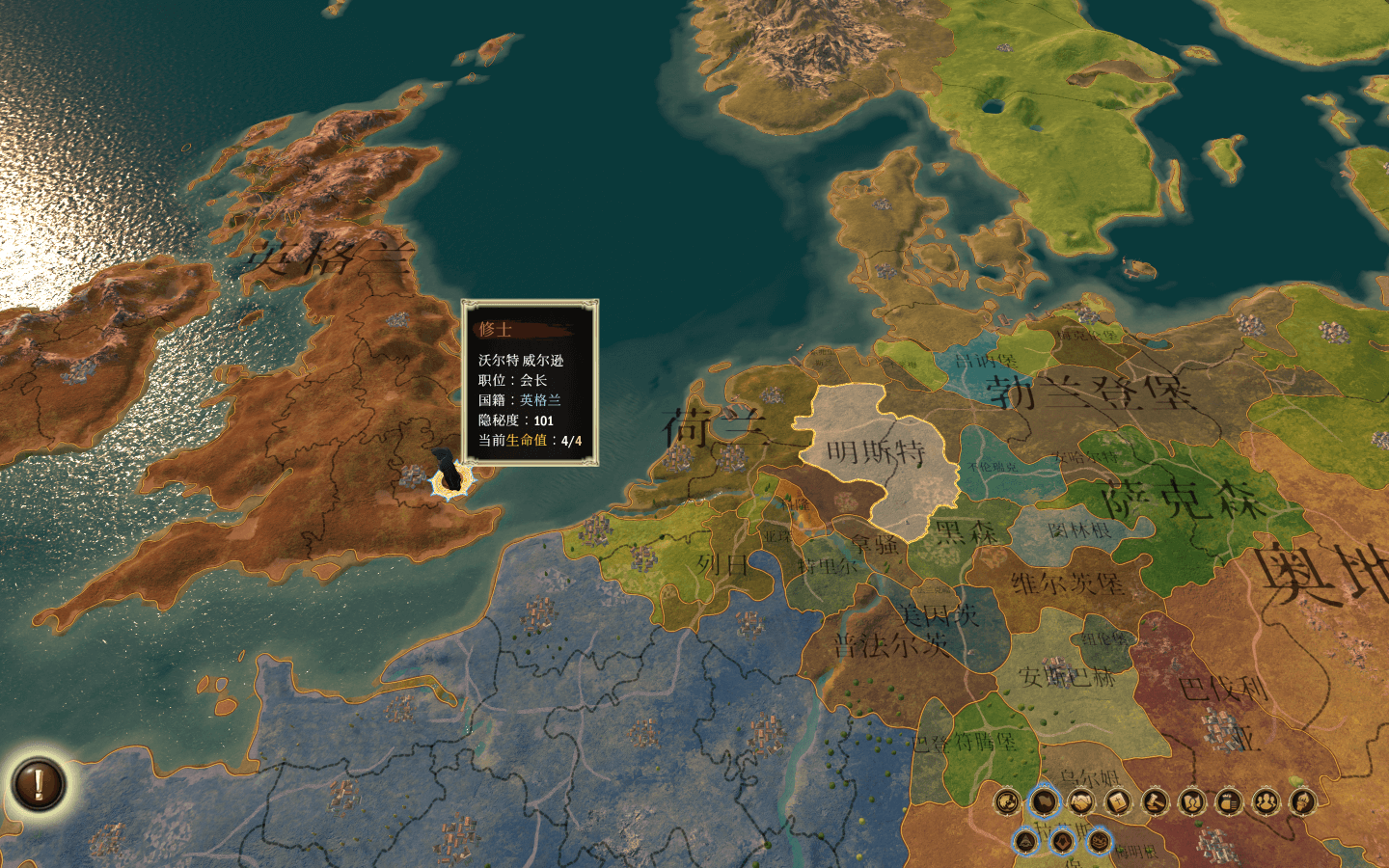Show the cross book religion view
1389x868 pixels.
[x=1118, y=801]
